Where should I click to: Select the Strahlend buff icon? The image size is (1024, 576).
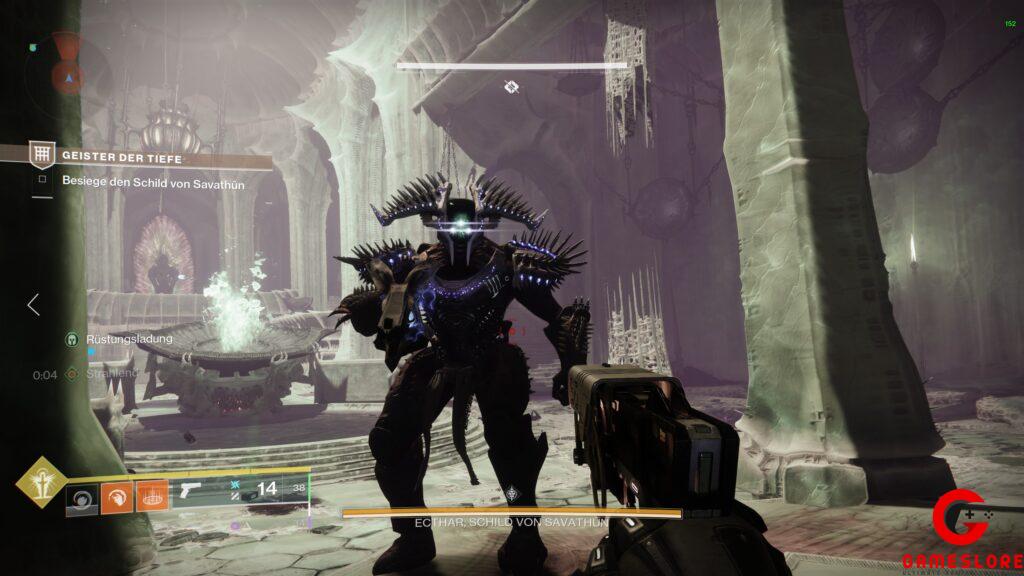tap(72, 373)
